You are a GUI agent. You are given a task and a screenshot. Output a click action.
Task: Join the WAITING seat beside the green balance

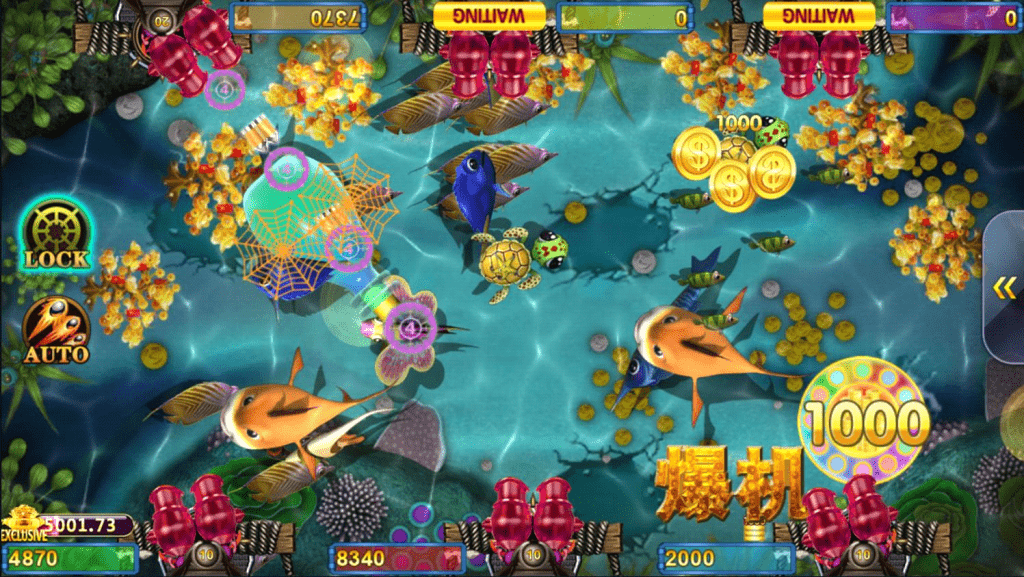[490, 15]
